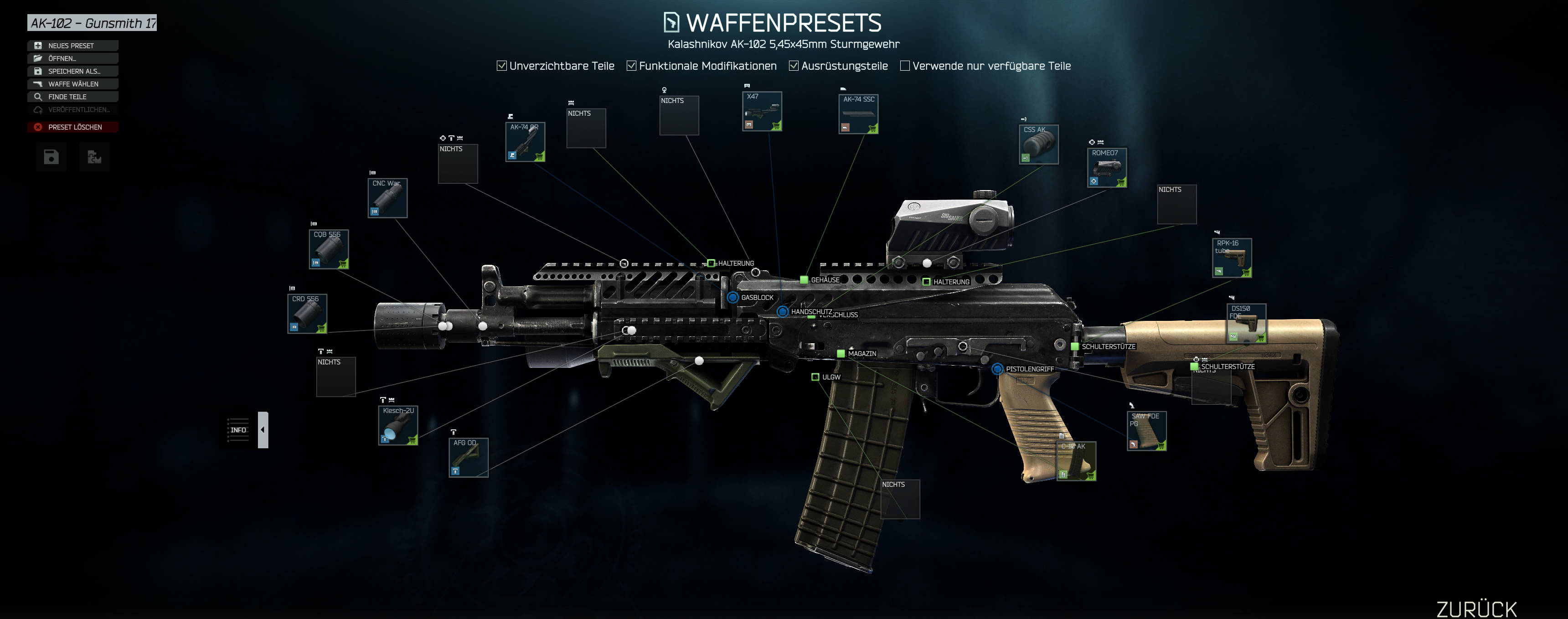The image size is (1568, 619).
Task: Open the SAW FDE PG pistol grip slot
Action: pyautogui.click(x=1146, y=431)
